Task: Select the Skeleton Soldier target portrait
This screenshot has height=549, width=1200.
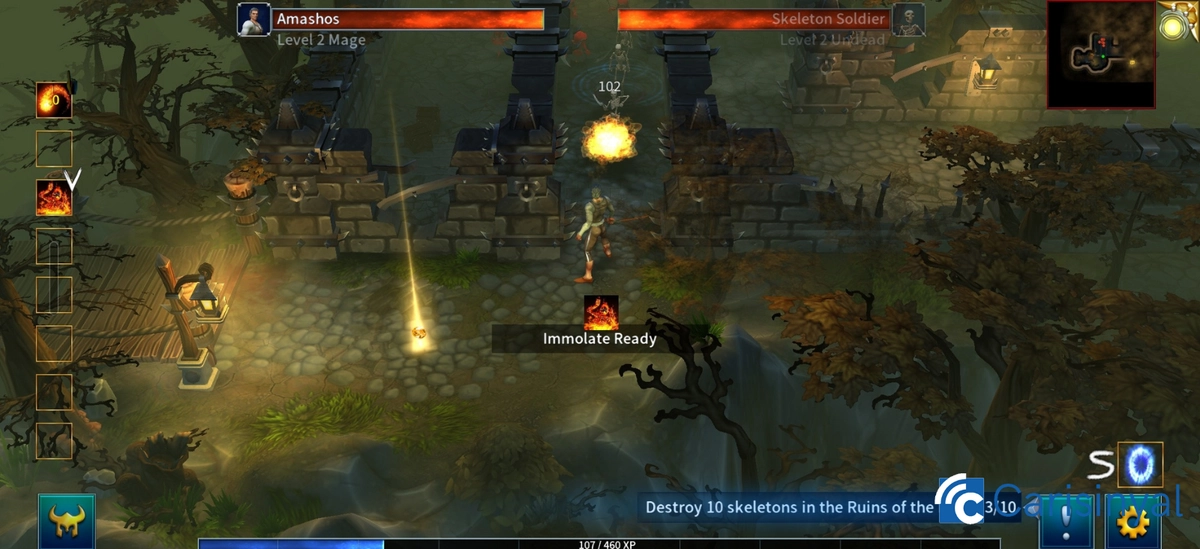Action: tap(908, 20)
